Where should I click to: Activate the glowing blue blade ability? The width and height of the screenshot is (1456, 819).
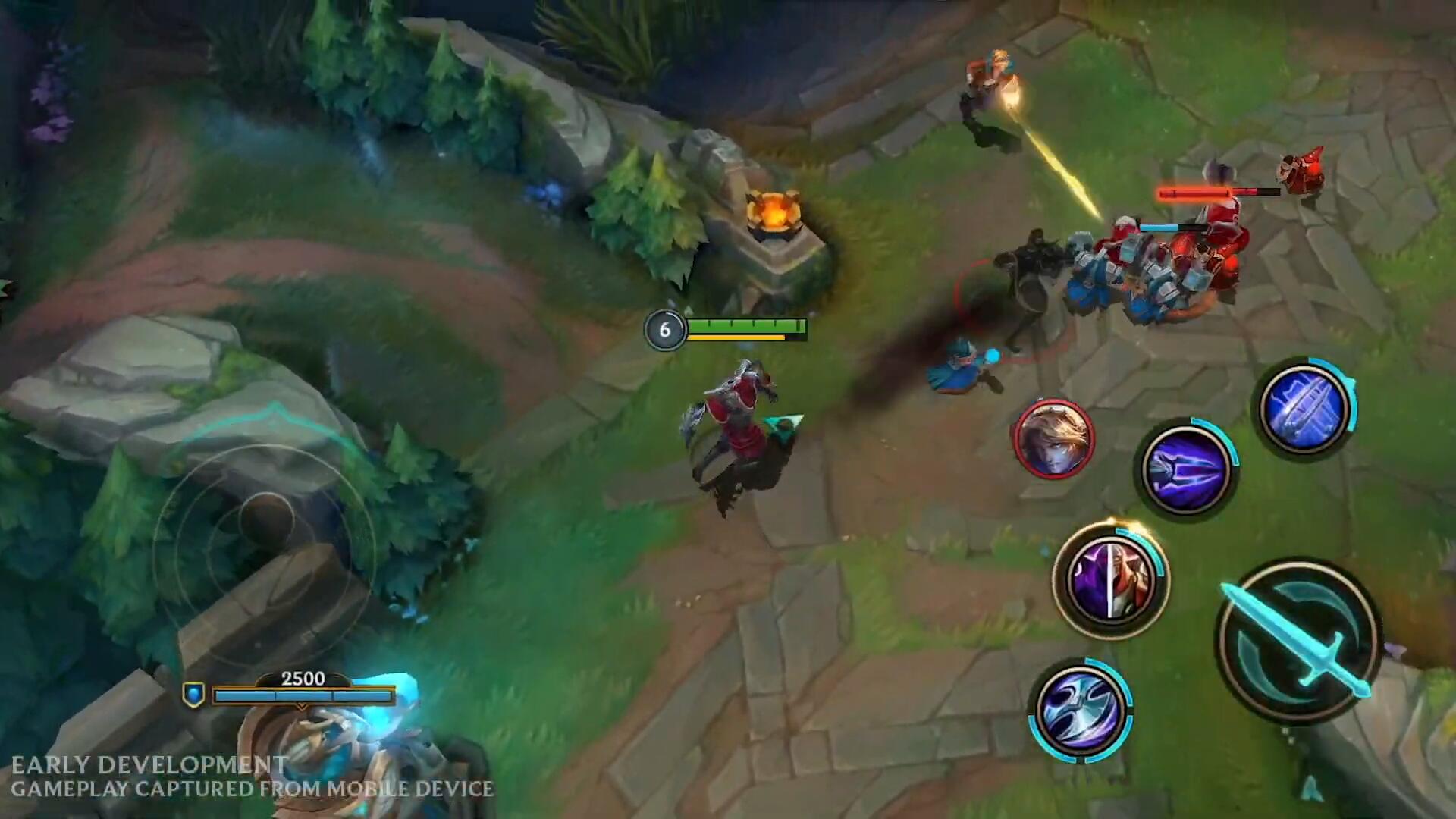click(x=1304, y=407)
